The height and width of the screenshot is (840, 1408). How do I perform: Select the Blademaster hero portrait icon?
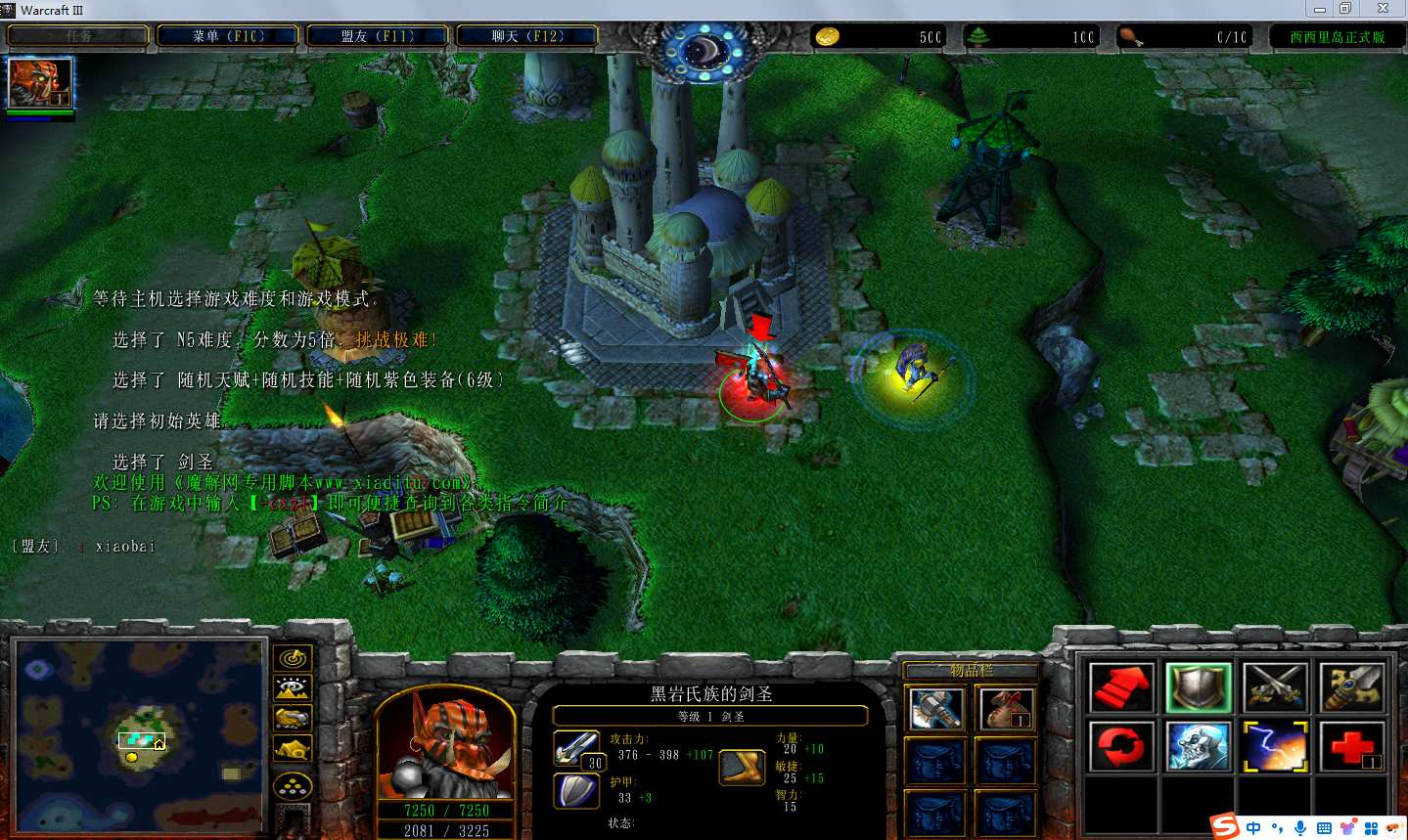tap(40, 82)
